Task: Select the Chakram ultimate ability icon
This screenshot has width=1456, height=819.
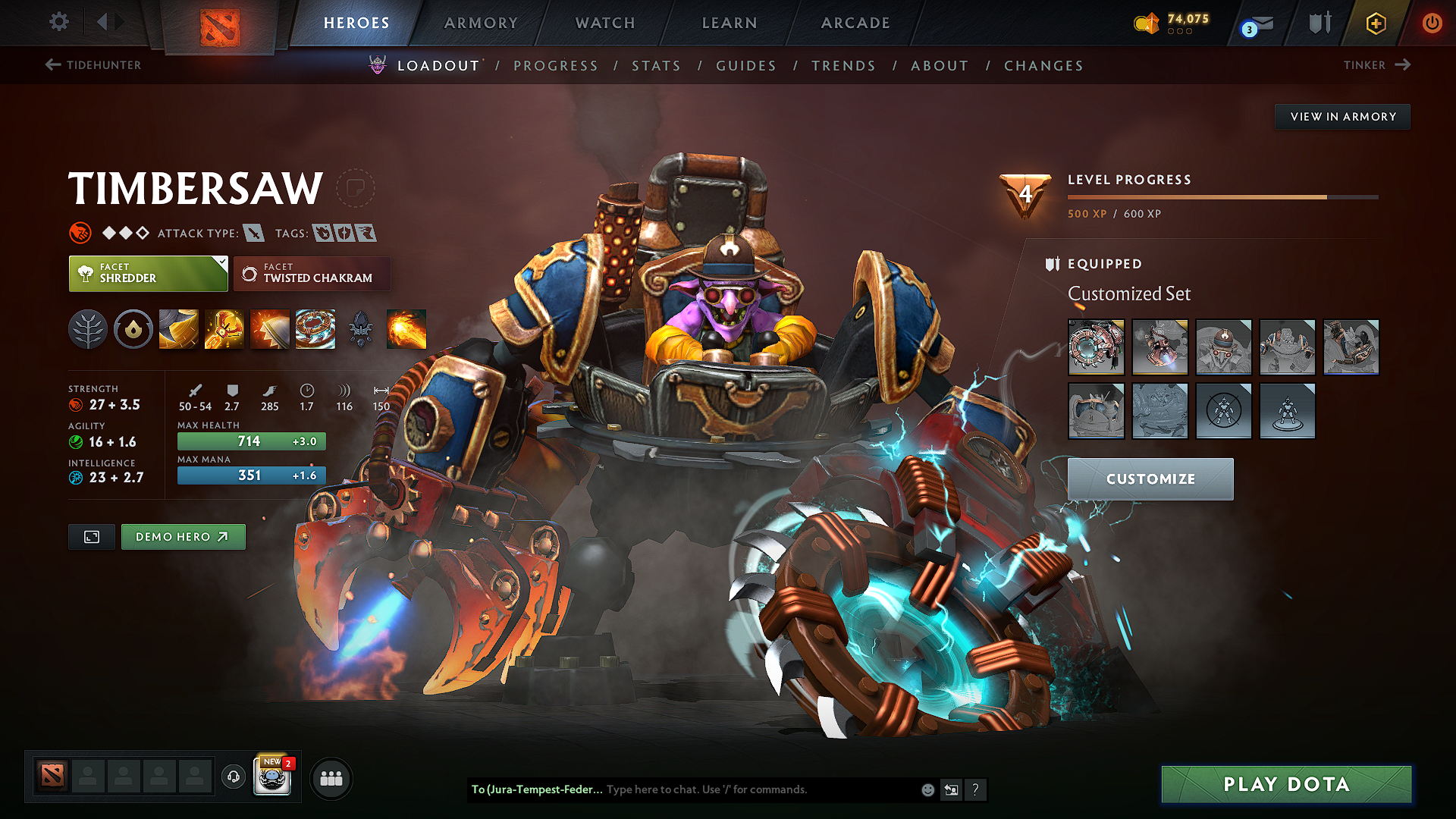Action: pyautogui.click(x=315, y=329)
